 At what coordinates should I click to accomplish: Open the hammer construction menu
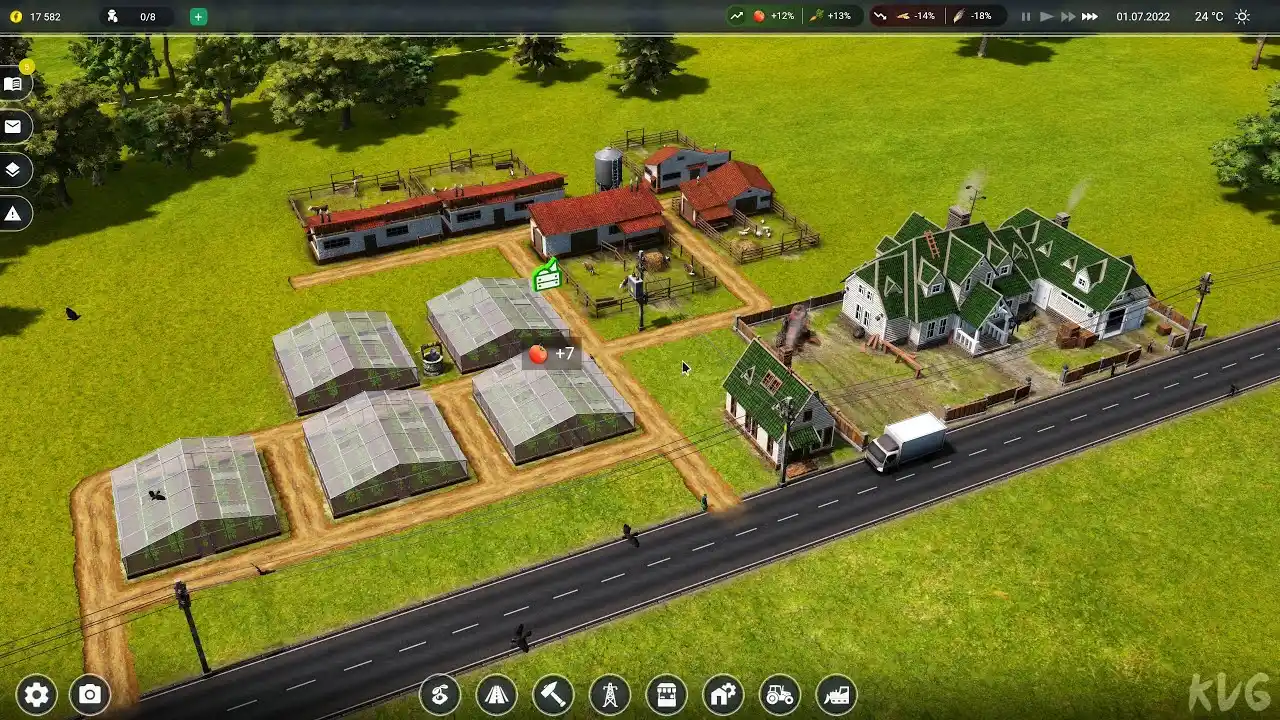click(x=553, y=694)
